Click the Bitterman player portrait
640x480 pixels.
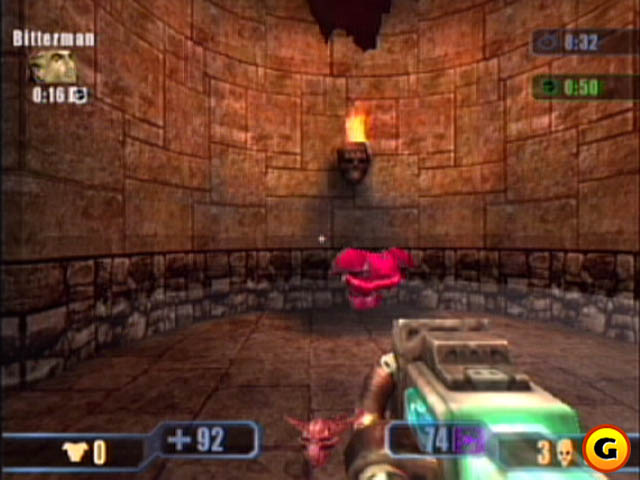(x=48, y=66)
